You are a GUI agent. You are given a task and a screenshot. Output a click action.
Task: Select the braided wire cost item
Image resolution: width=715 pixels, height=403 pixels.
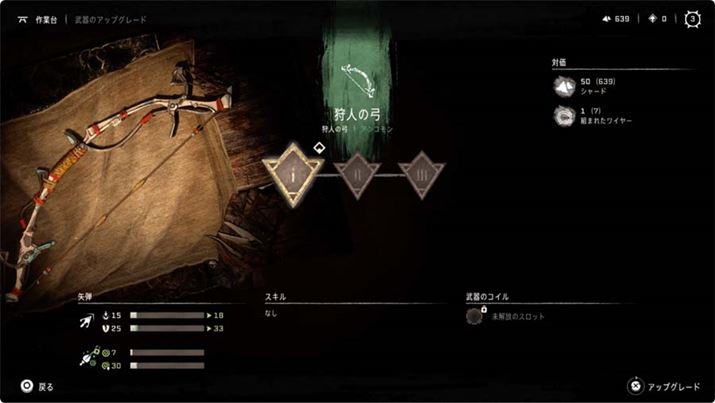(x=563, y=114)
